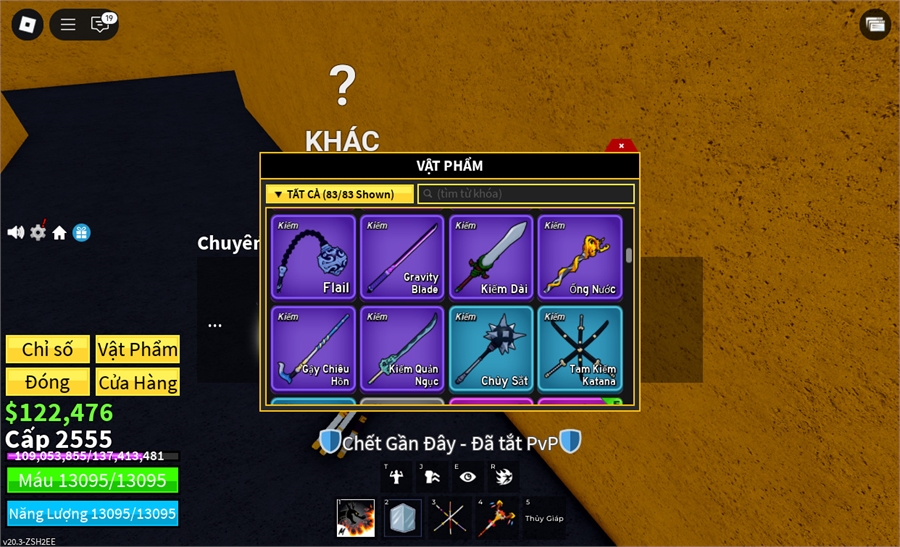Choose the Kiếm Quản Ngục item
900x547 pixels.
(401, 348)
